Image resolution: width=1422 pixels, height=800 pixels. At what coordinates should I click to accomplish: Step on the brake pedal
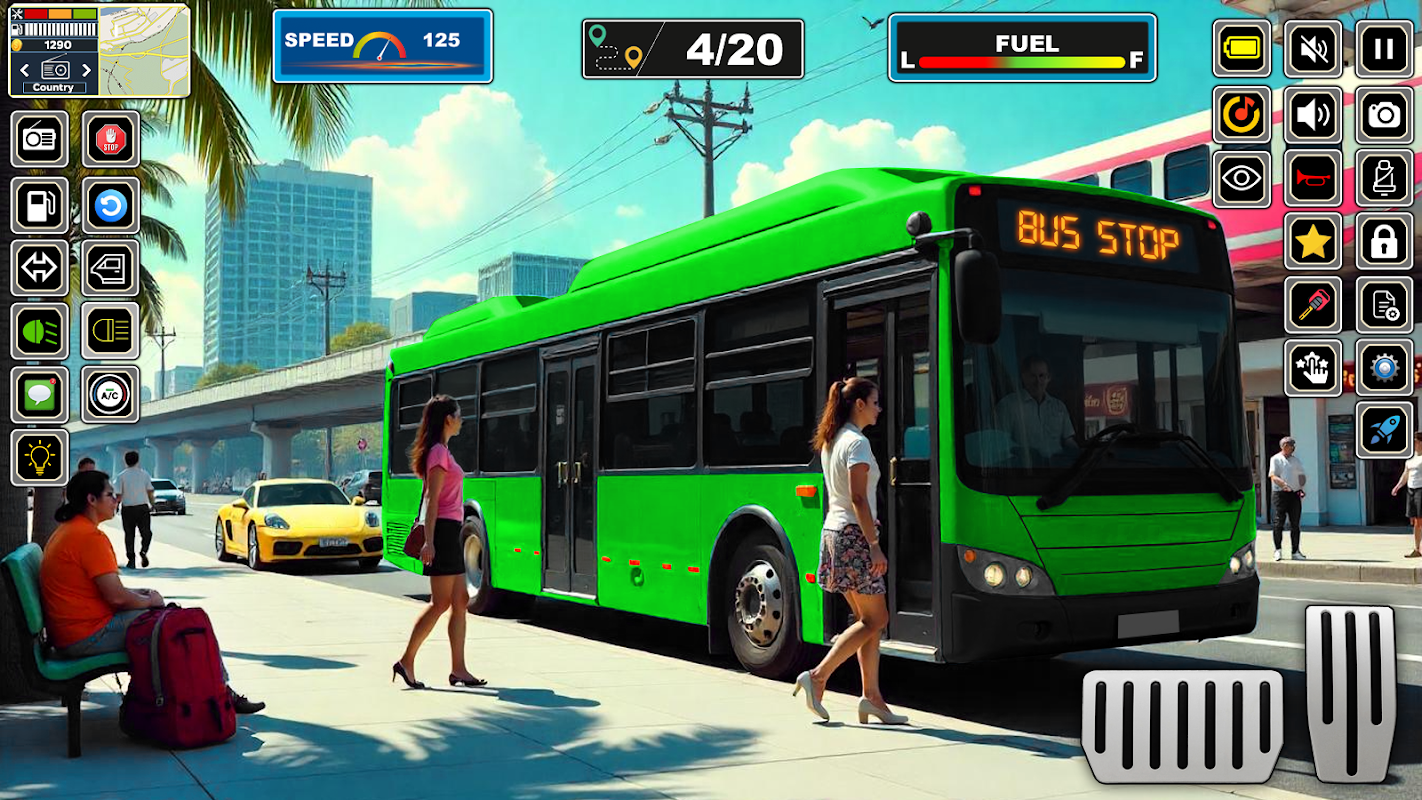1182,726
